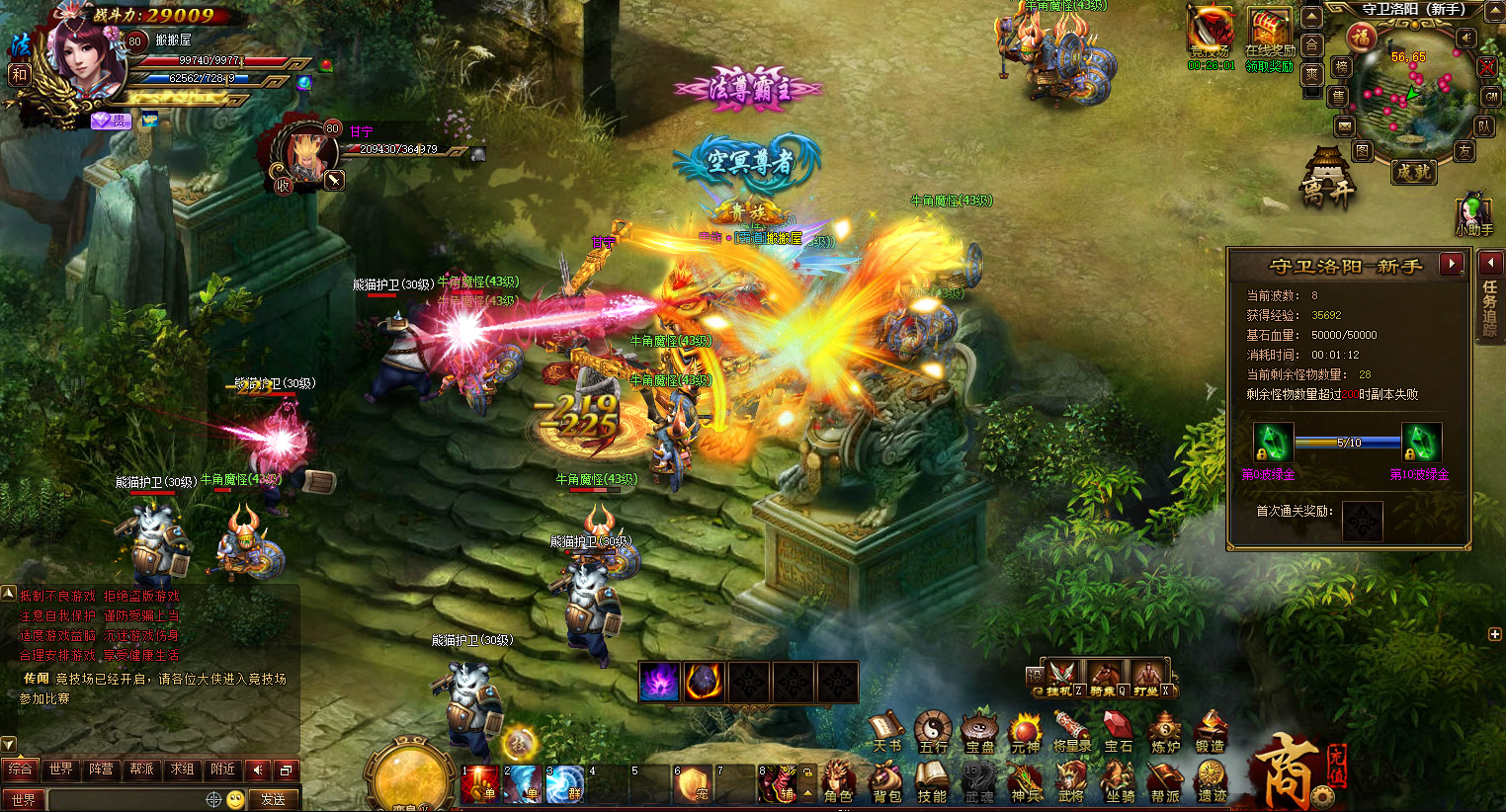Viewport: 1506px width, 812px height.
Task: Claim the 在线奖励 online reward chest
Action: click(1270, 38)
